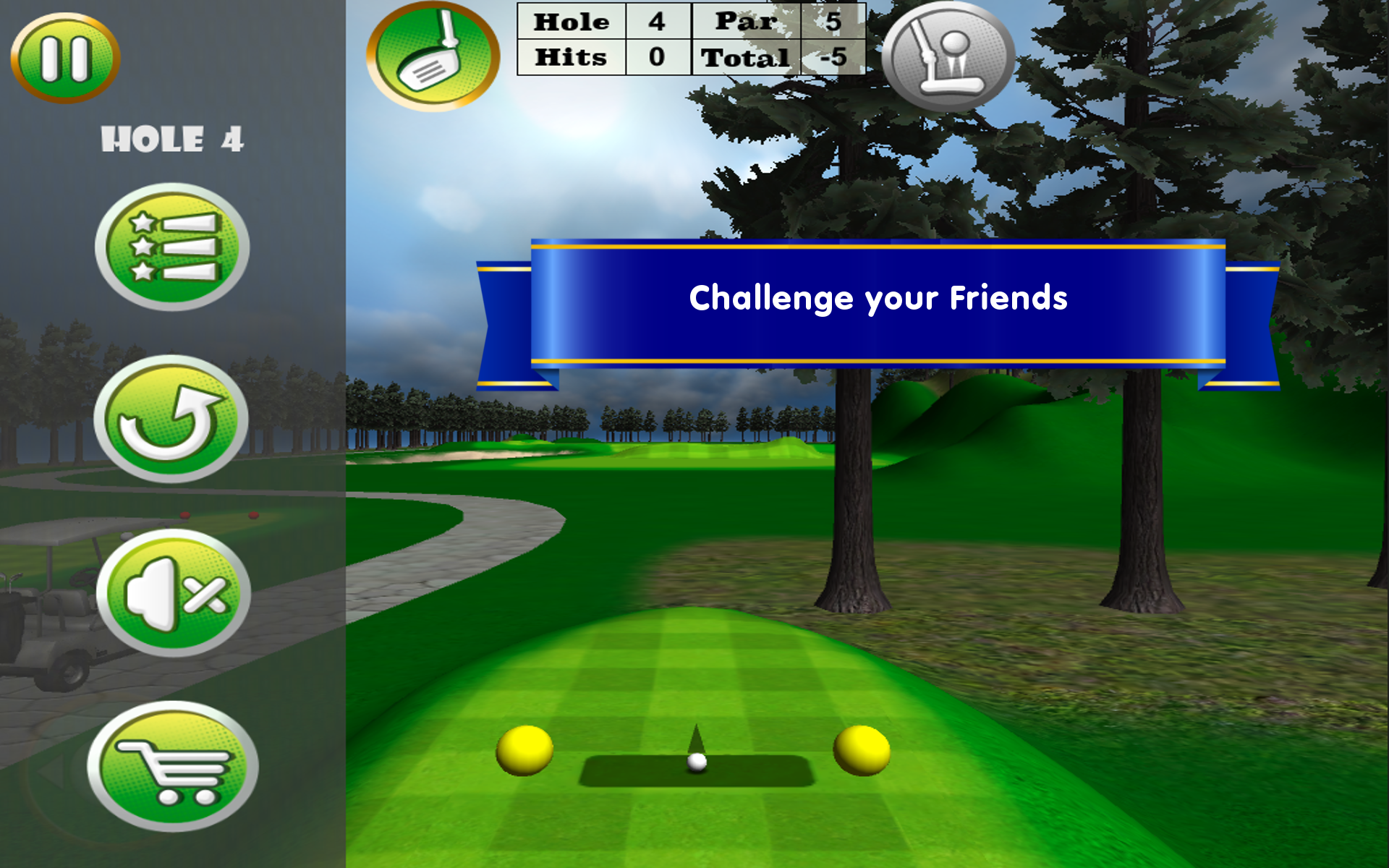Select the Hole value in scoreboard
Screen dimensions: 1389x868
coord(655,22)
